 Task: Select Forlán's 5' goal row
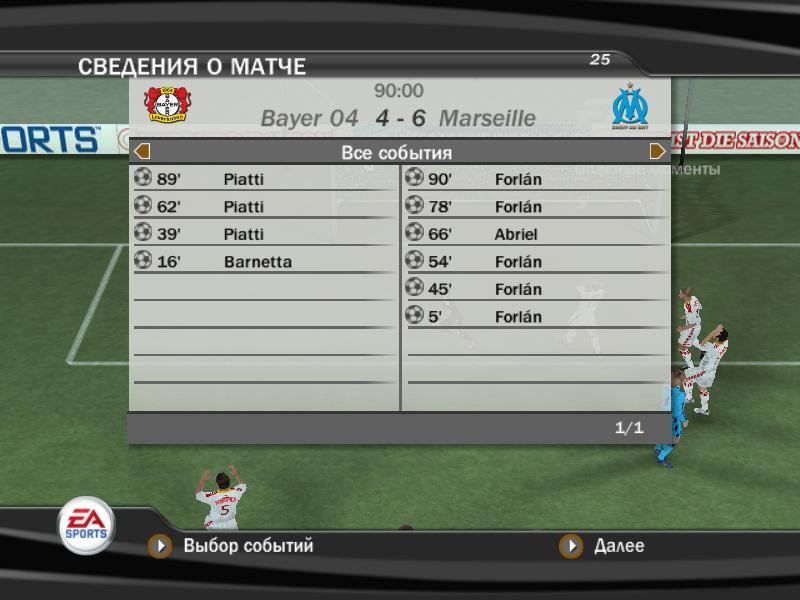[536, 317]
